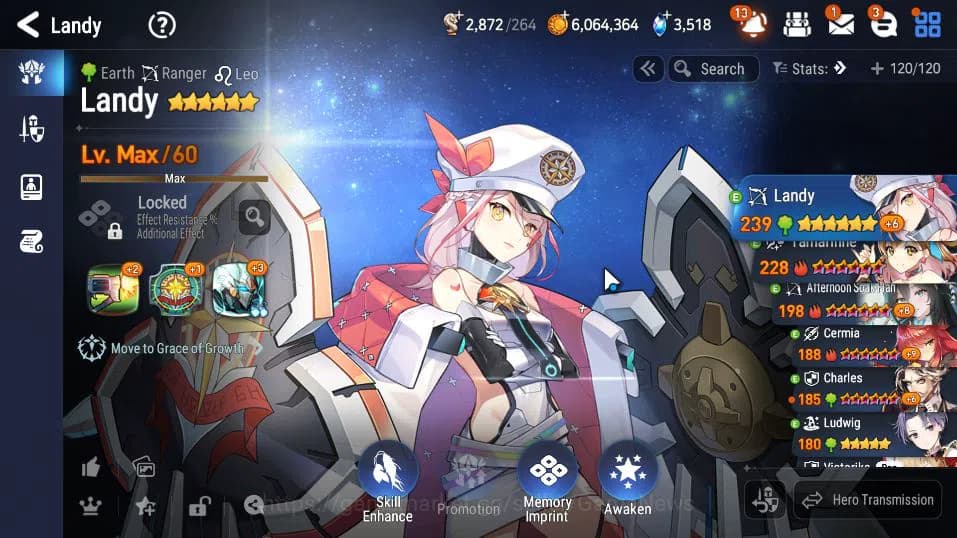This screenshot has width=957, height=538.
Task: Open the notification bell
Action: pos(752,24)
